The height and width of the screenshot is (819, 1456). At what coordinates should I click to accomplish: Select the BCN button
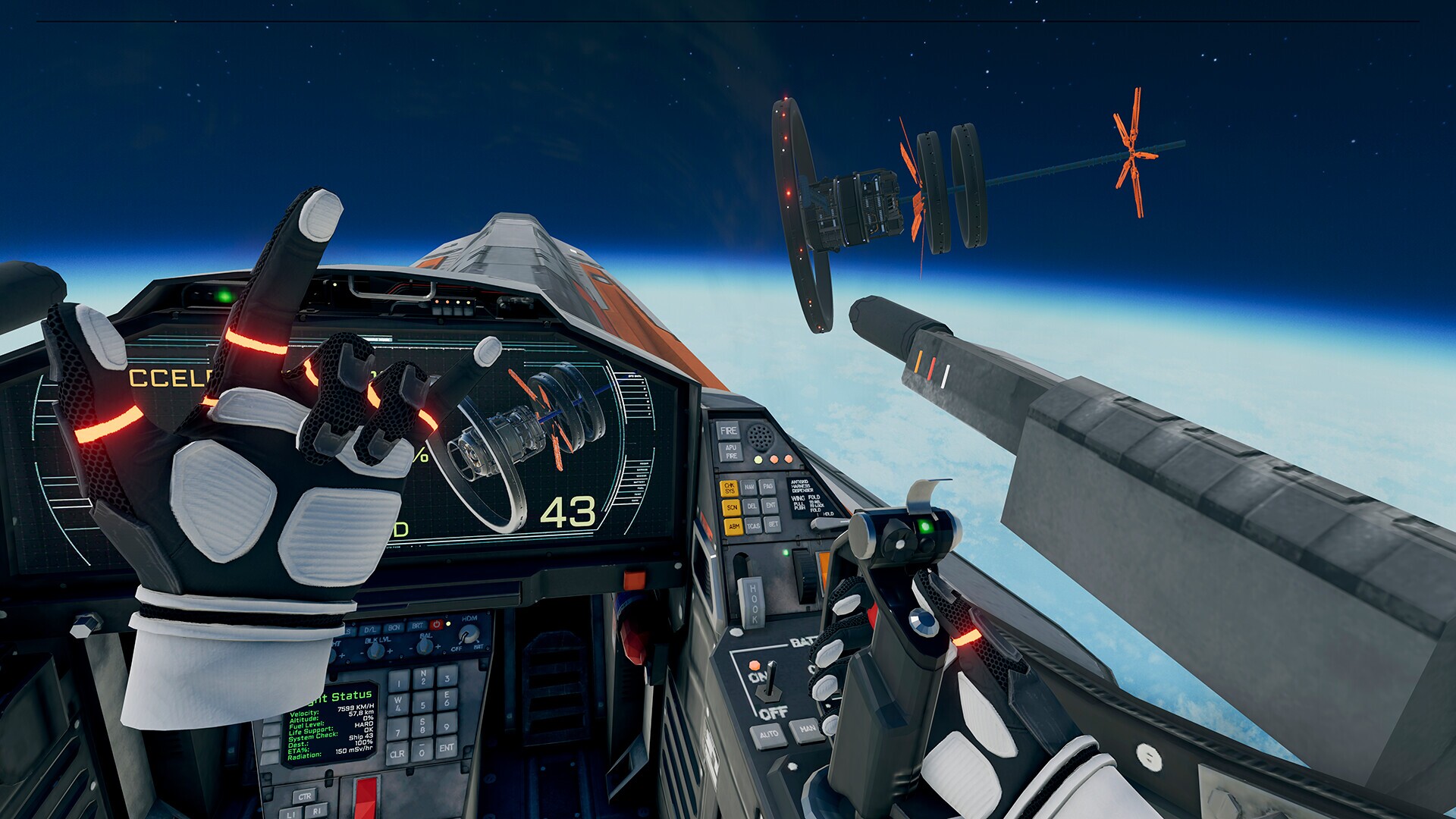click(394, 628)
